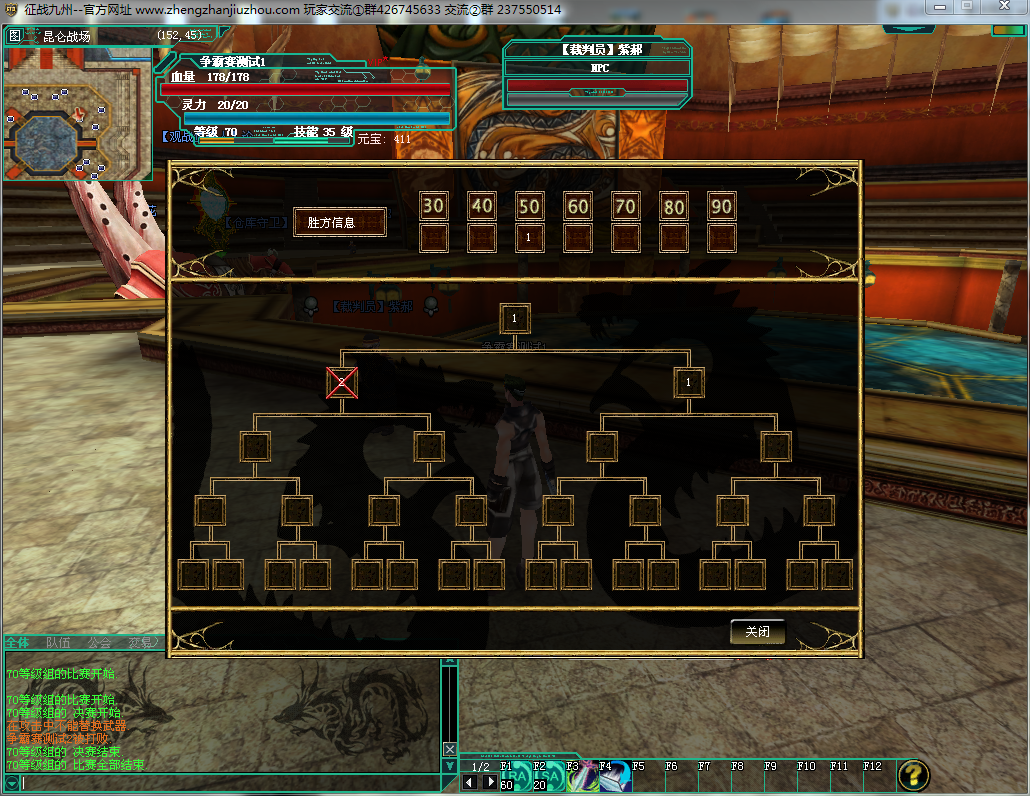Image resolution: width=1030 pixels, height=796 pixels.
Task: Select the level 40 bracket group
Action: click(x=481, y=206)
